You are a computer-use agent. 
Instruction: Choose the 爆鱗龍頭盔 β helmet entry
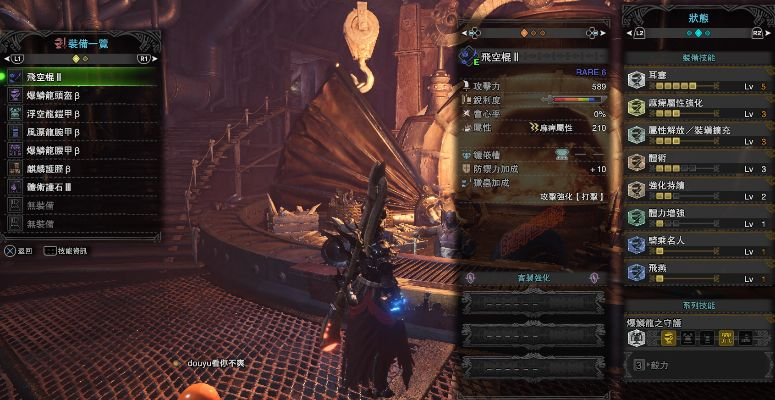[x=80, y=95]
